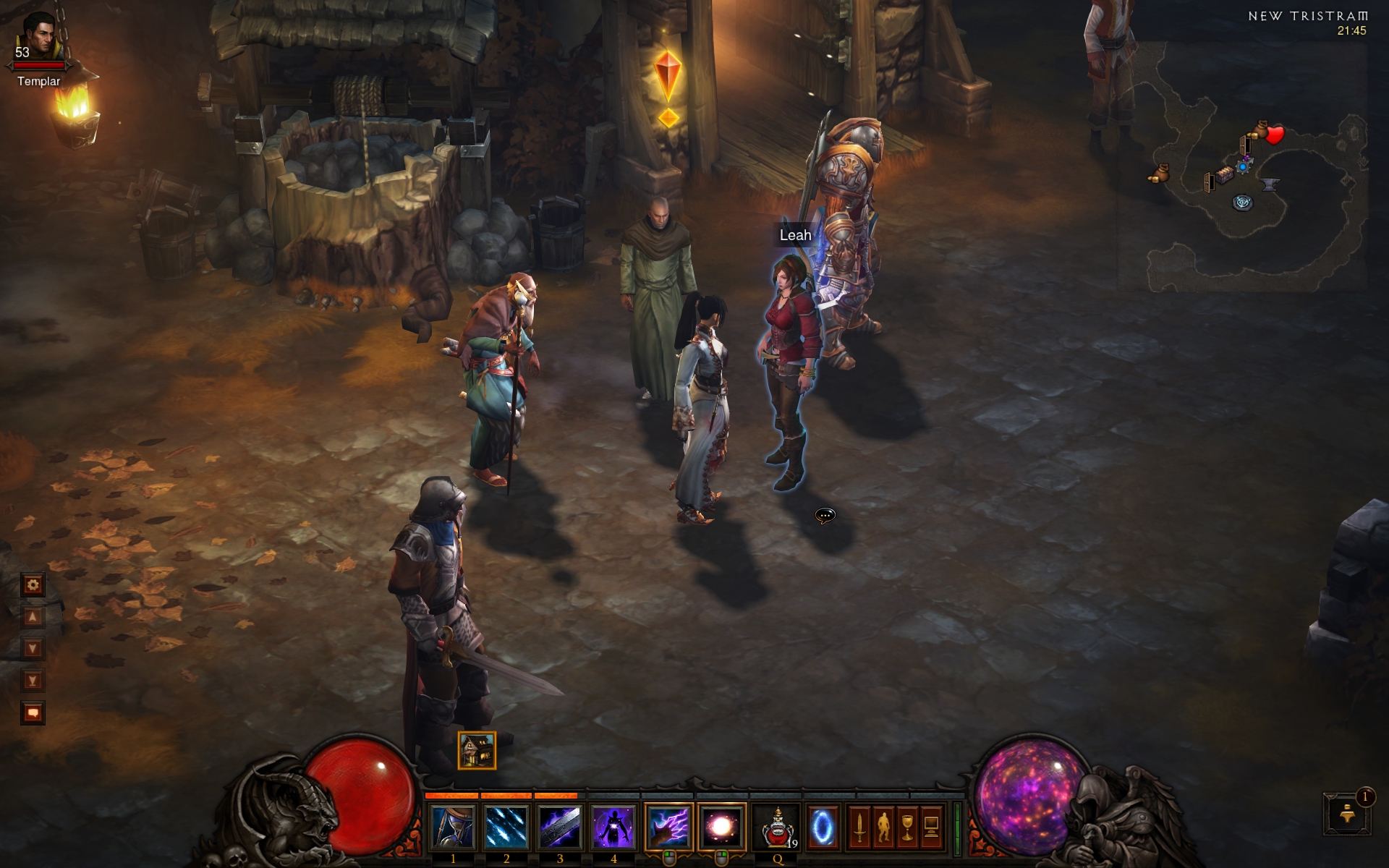Image resolution: width=1389 pixels, height=868 pixels.
Task: Activate the hourglass Slow Time skill
Action: pyautogui.click(x=454, y=827)
